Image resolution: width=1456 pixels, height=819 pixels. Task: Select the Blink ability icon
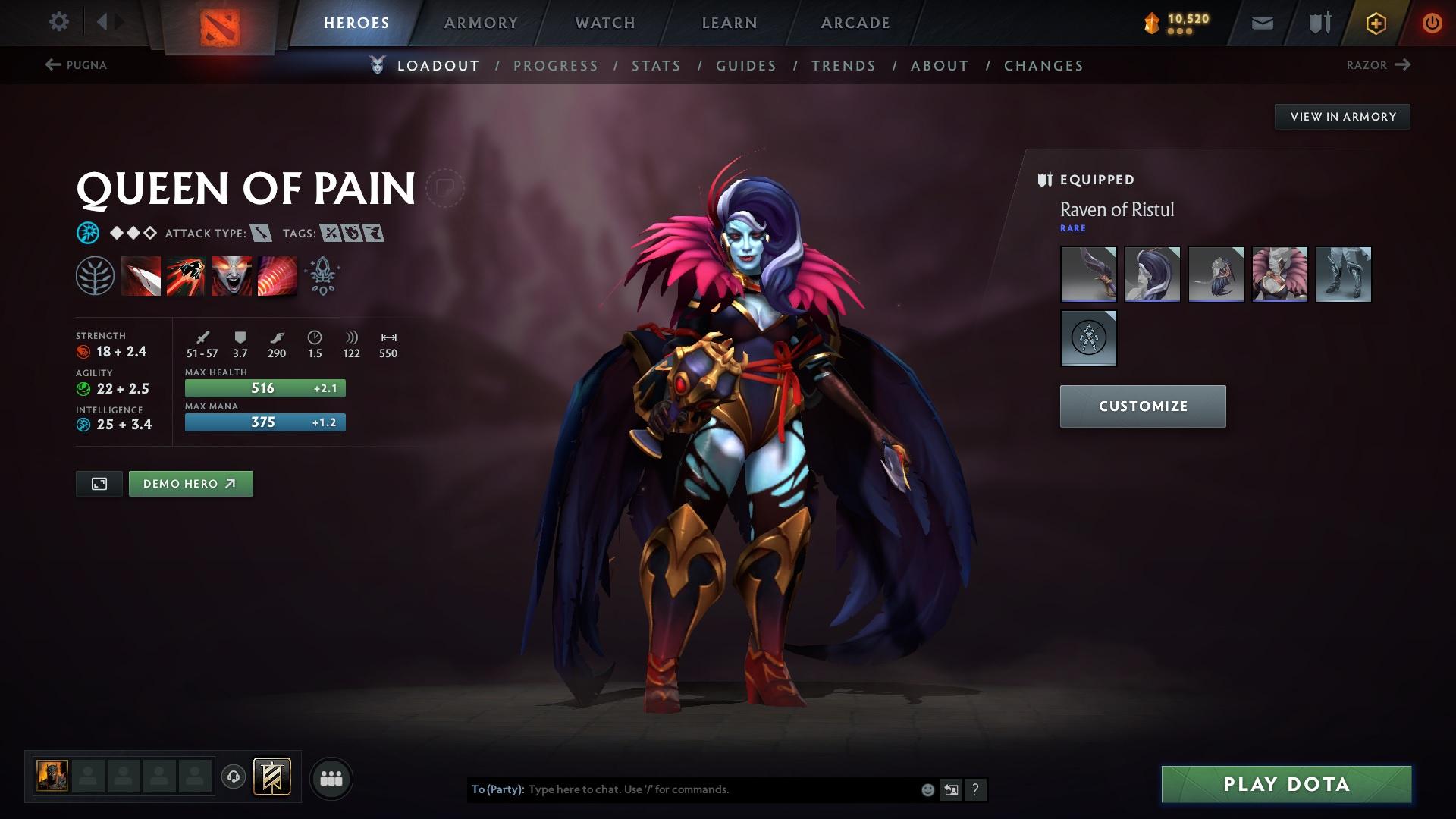[x=187, y=275]
